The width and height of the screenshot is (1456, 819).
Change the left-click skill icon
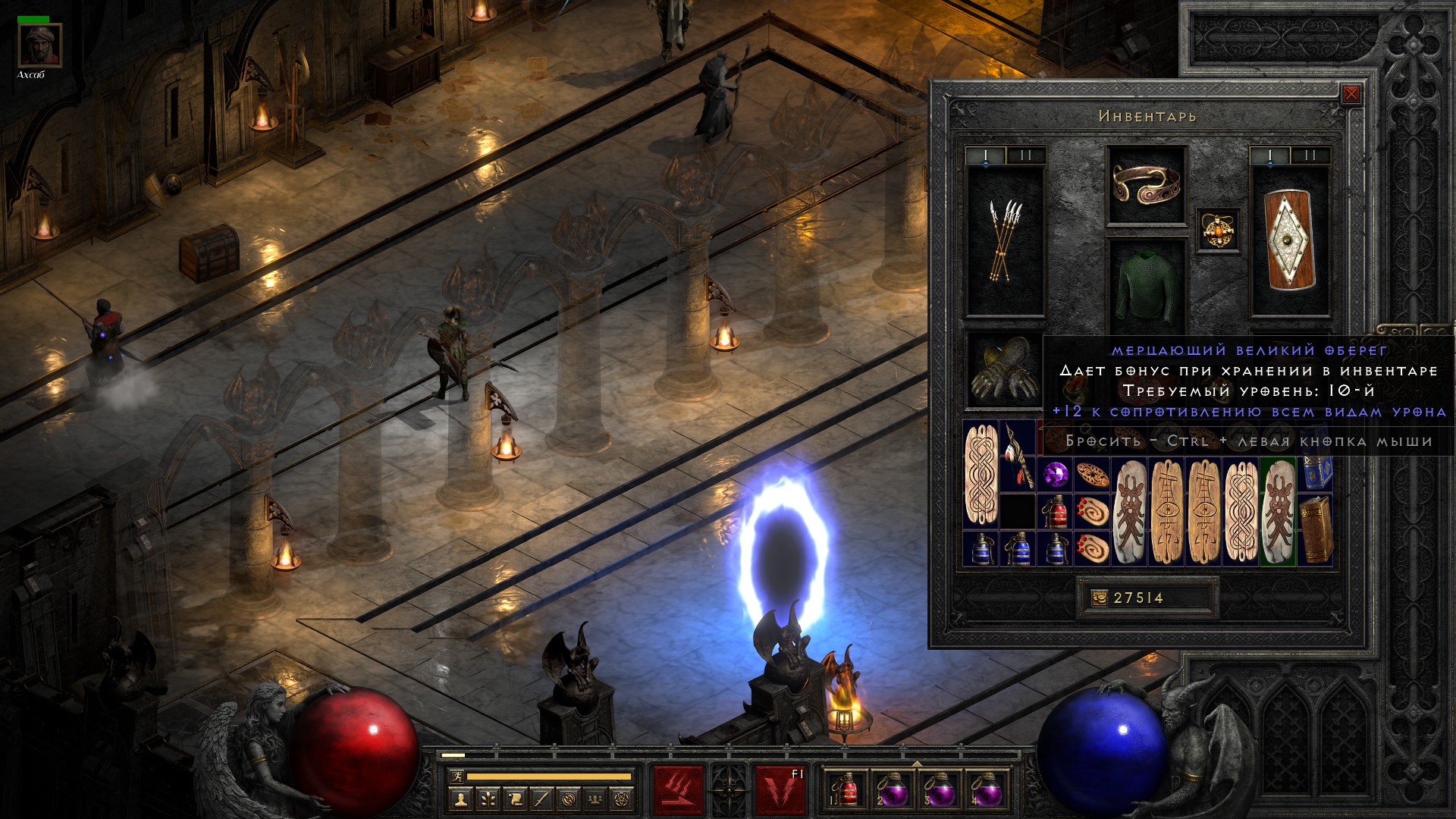(x=678, y=790)
